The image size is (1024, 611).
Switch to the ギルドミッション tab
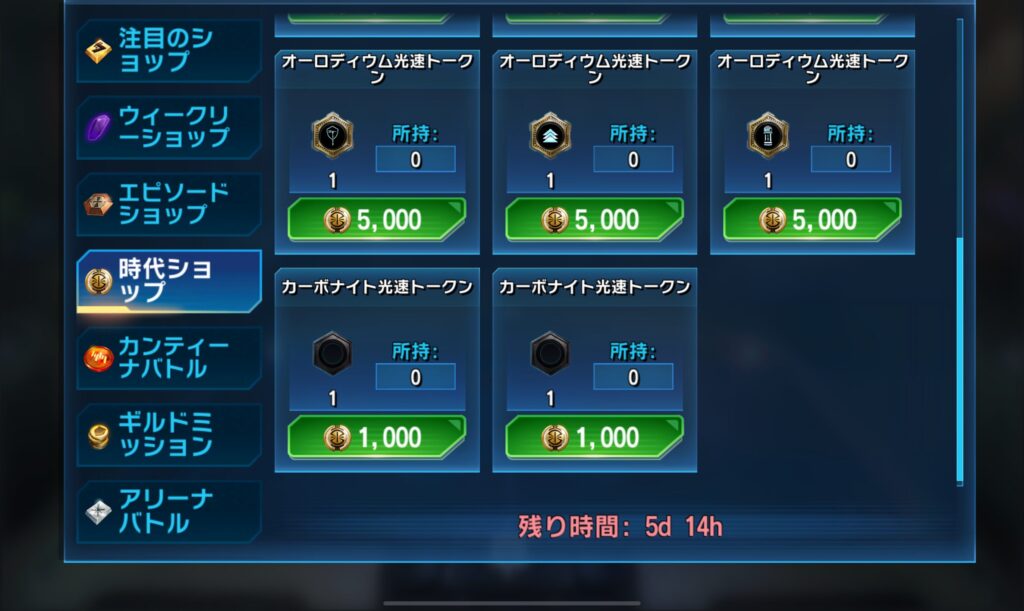[168, 435]
